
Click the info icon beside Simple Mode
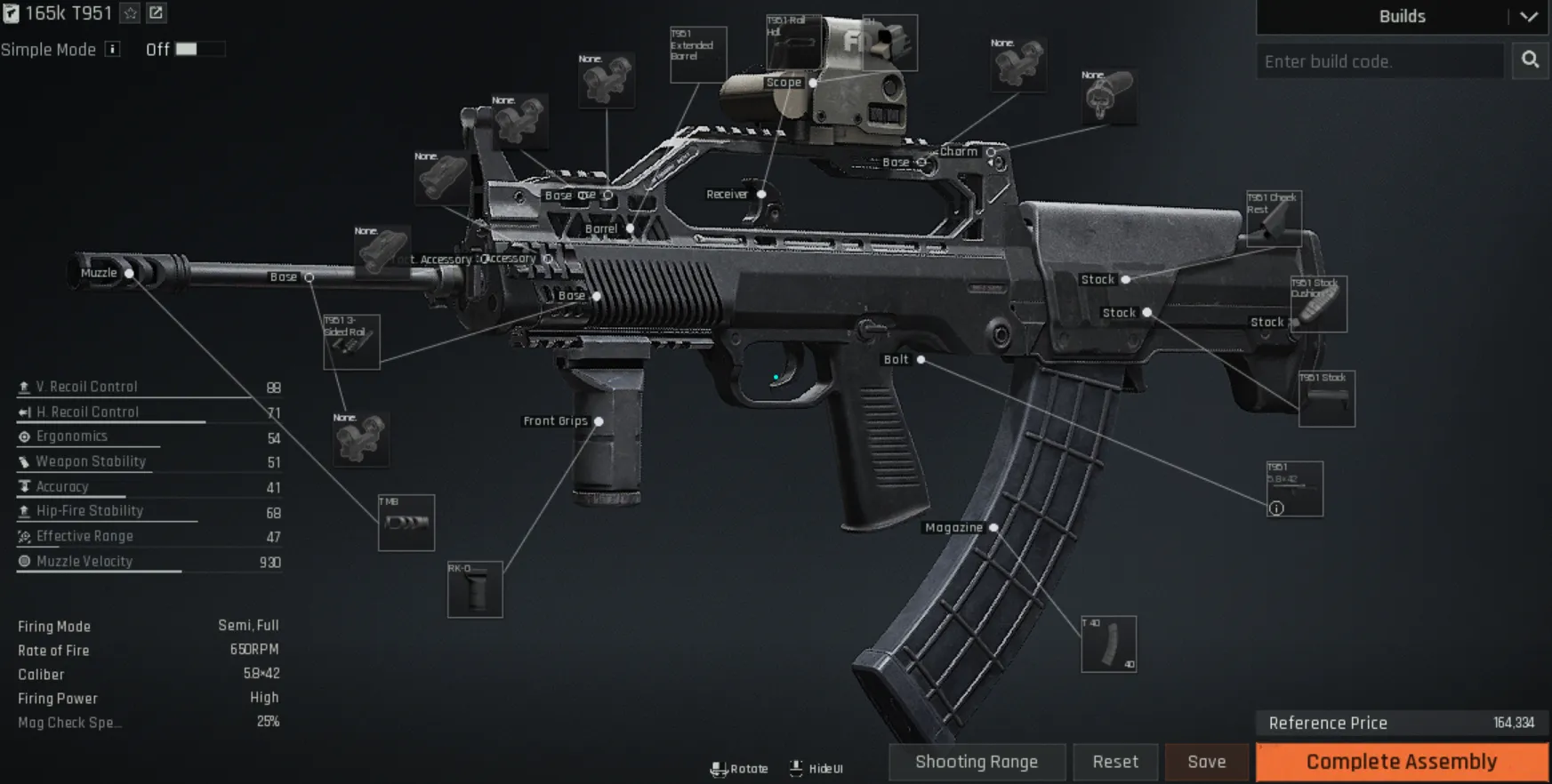click(x=111, y=50)
